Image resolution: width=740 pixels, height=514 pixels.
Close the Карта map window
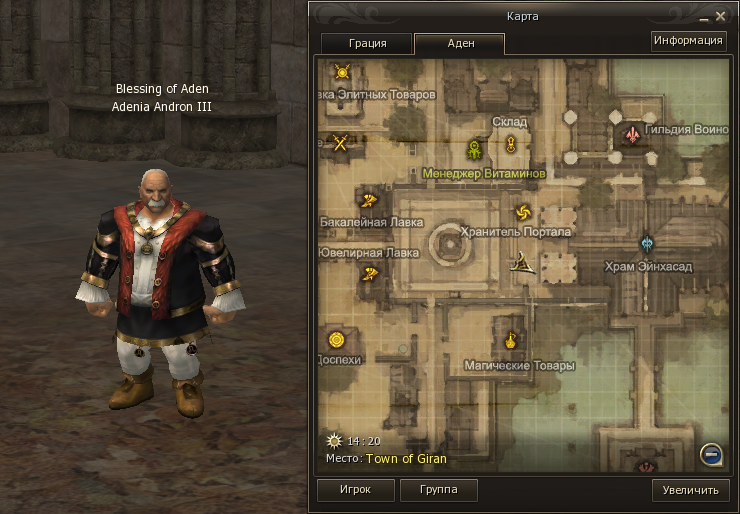point(720,16)
